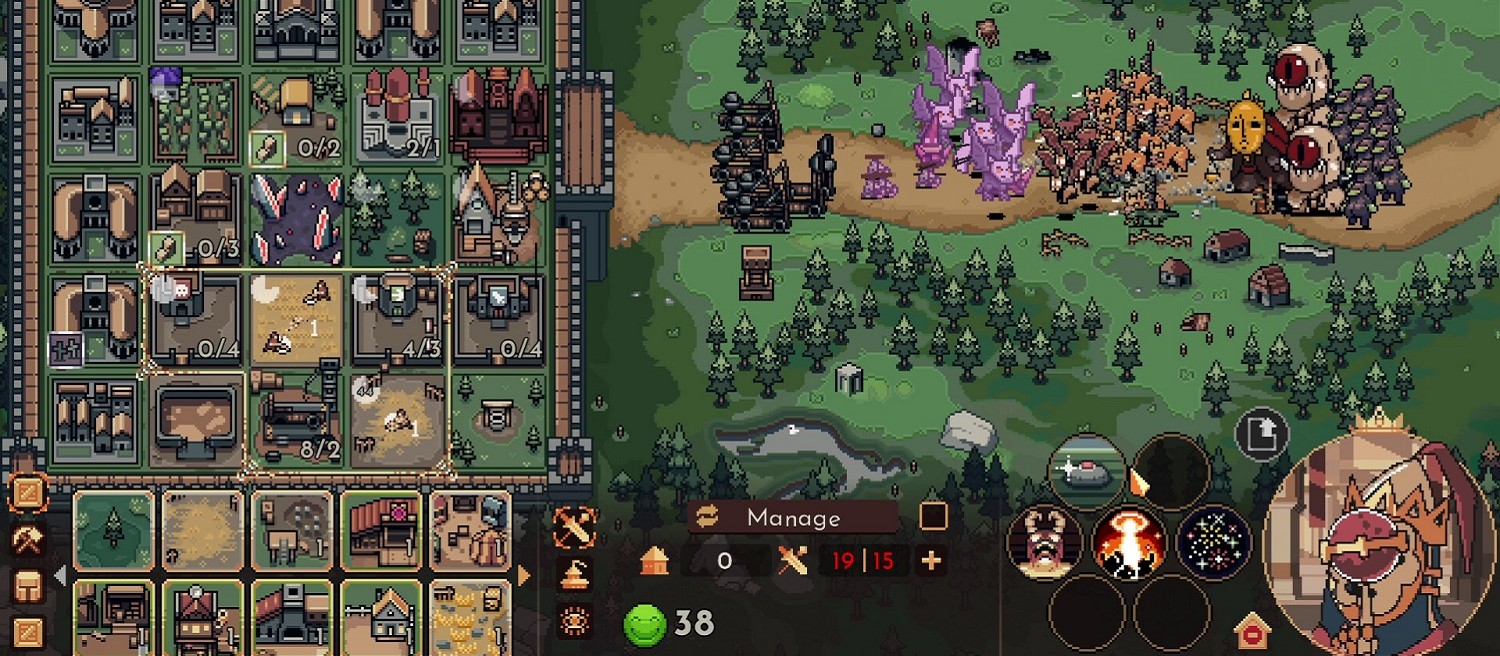The width and height of the screenshot is (1500, 656).
Task: Cast the fireworks sparkle ability
Action: [x=1214, y=543]
